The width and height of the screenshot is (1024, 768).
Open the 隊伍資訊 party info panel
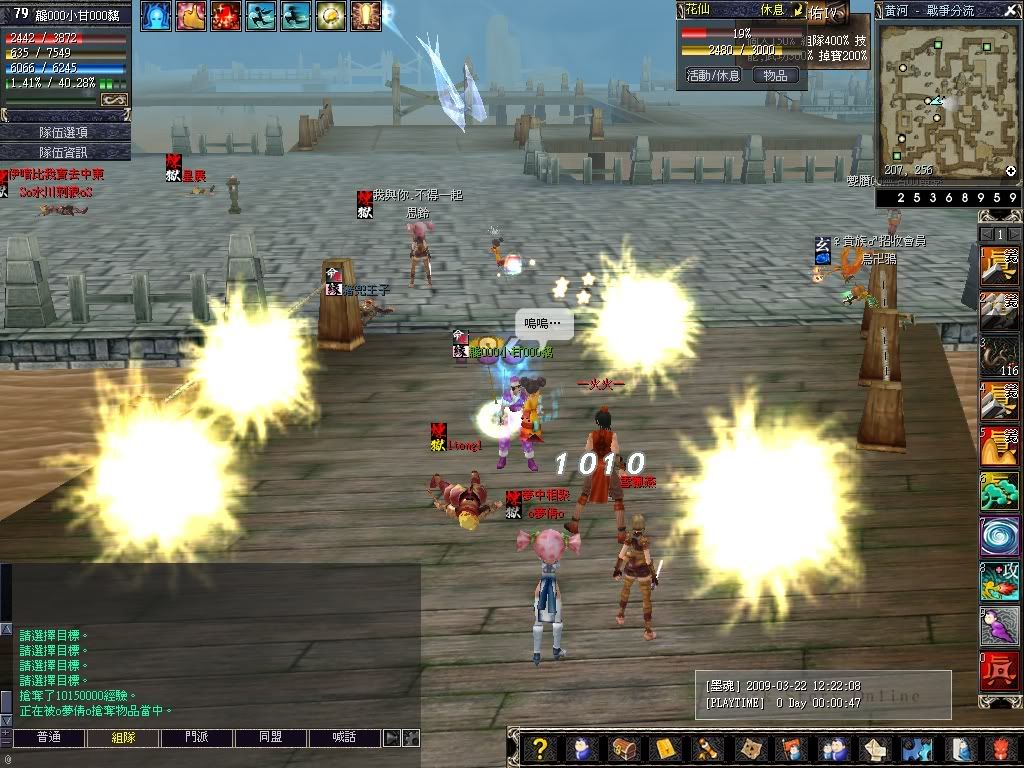click(x=65, y=152)
